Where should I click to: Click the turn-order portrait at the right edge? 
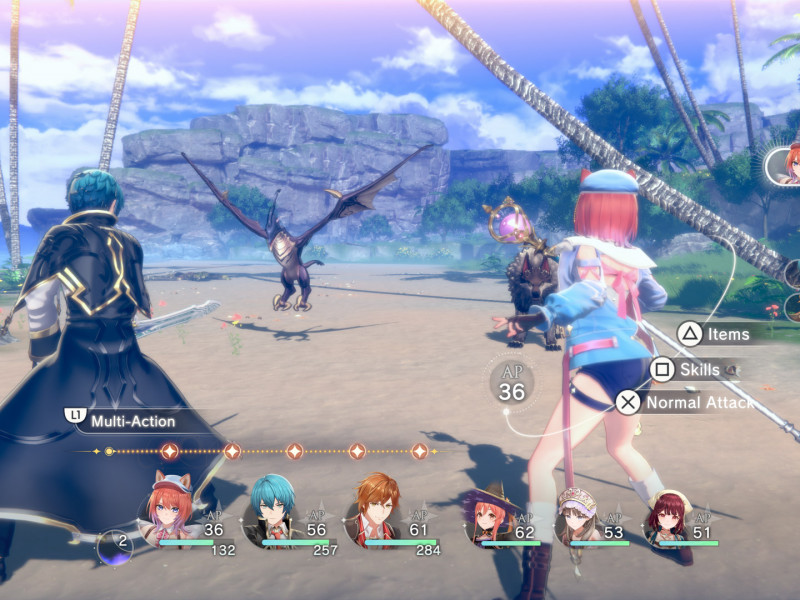pyautogui.click(x=784, y=165)
